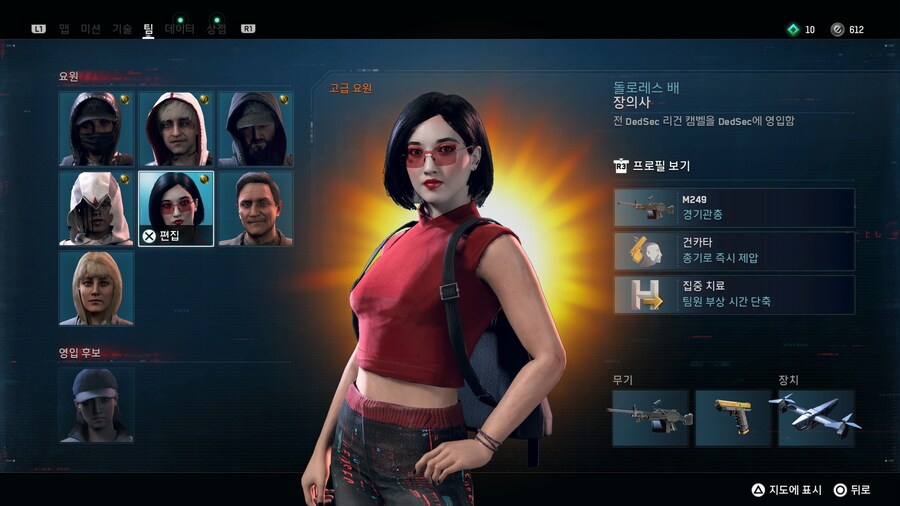Image resolution: width=900 pixels, height=506 pixels.
Task: Choose the gold pistol weapon slot
Action: [733, 418]
